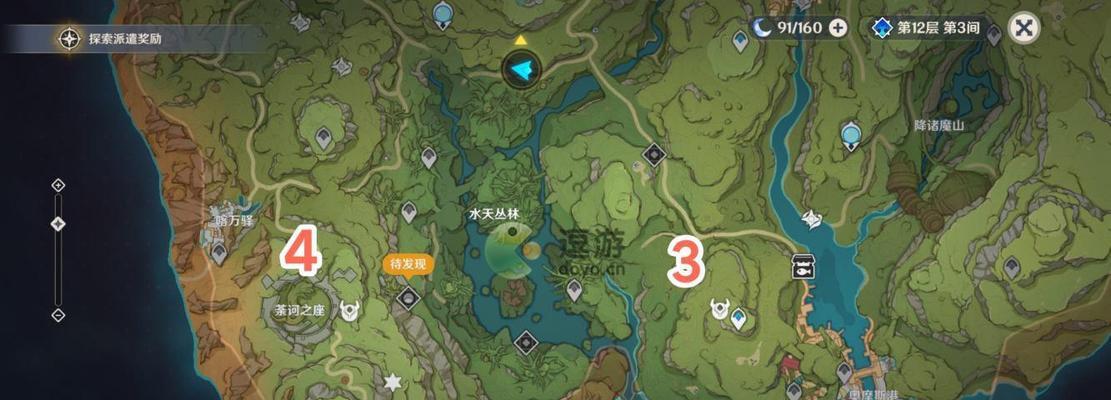
Task: Close the map with the X button
Action: [1023, 28]
